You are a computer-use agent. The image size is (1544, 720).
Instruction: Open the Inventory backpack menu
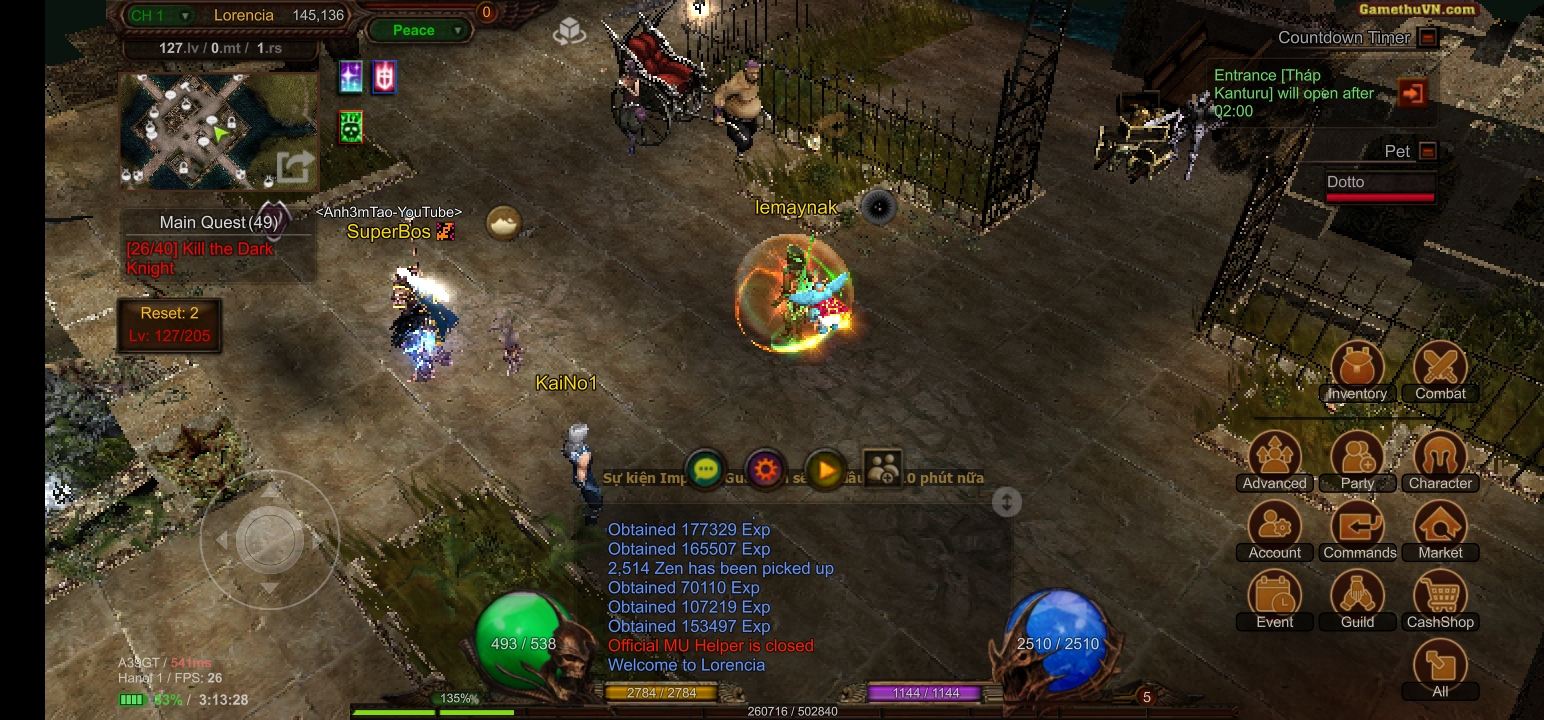[x=1357, y=370]
